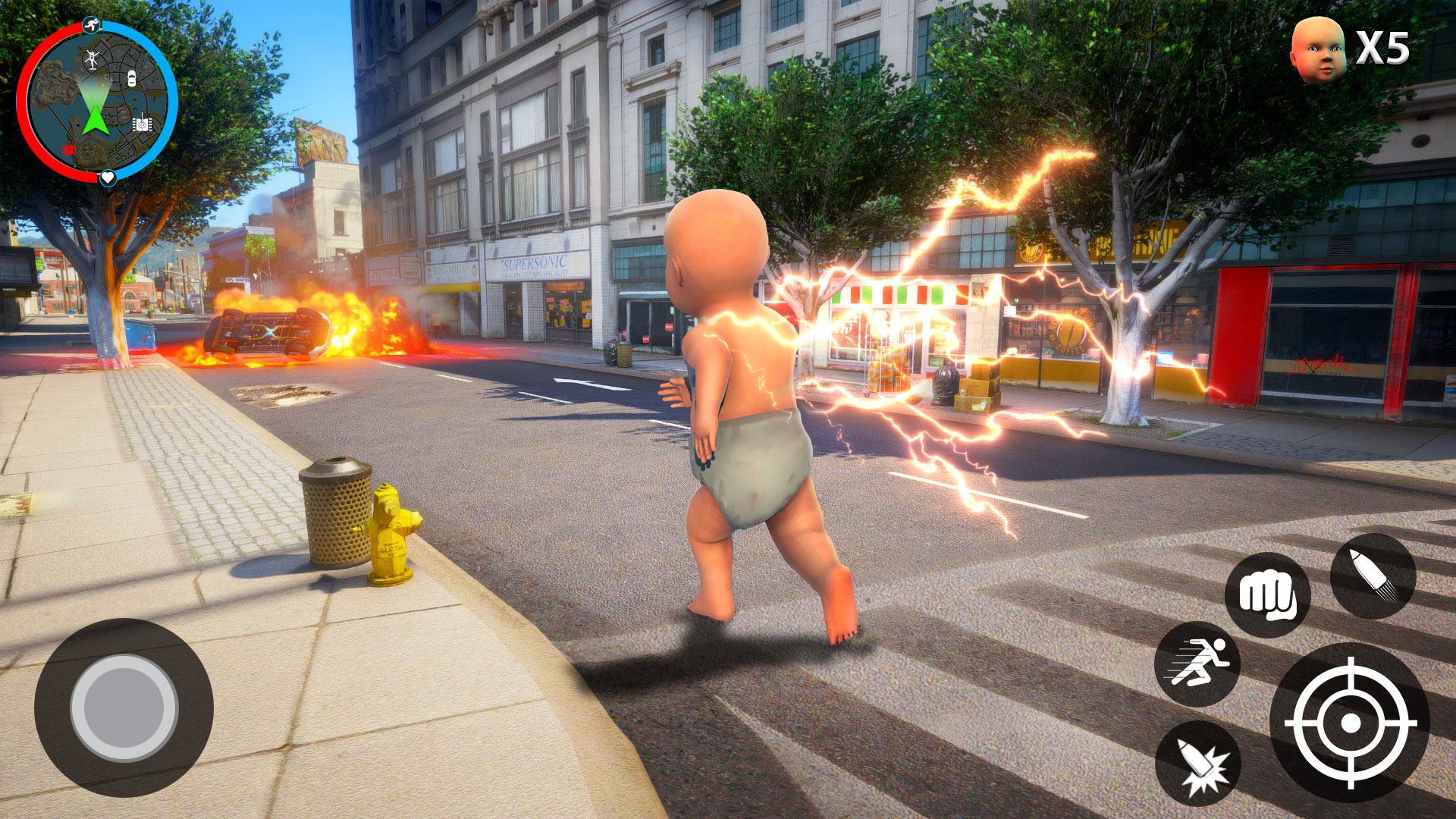Open the circular city minimap
The height and width of the screenshot is (819, 1456).
coord(97,102)
